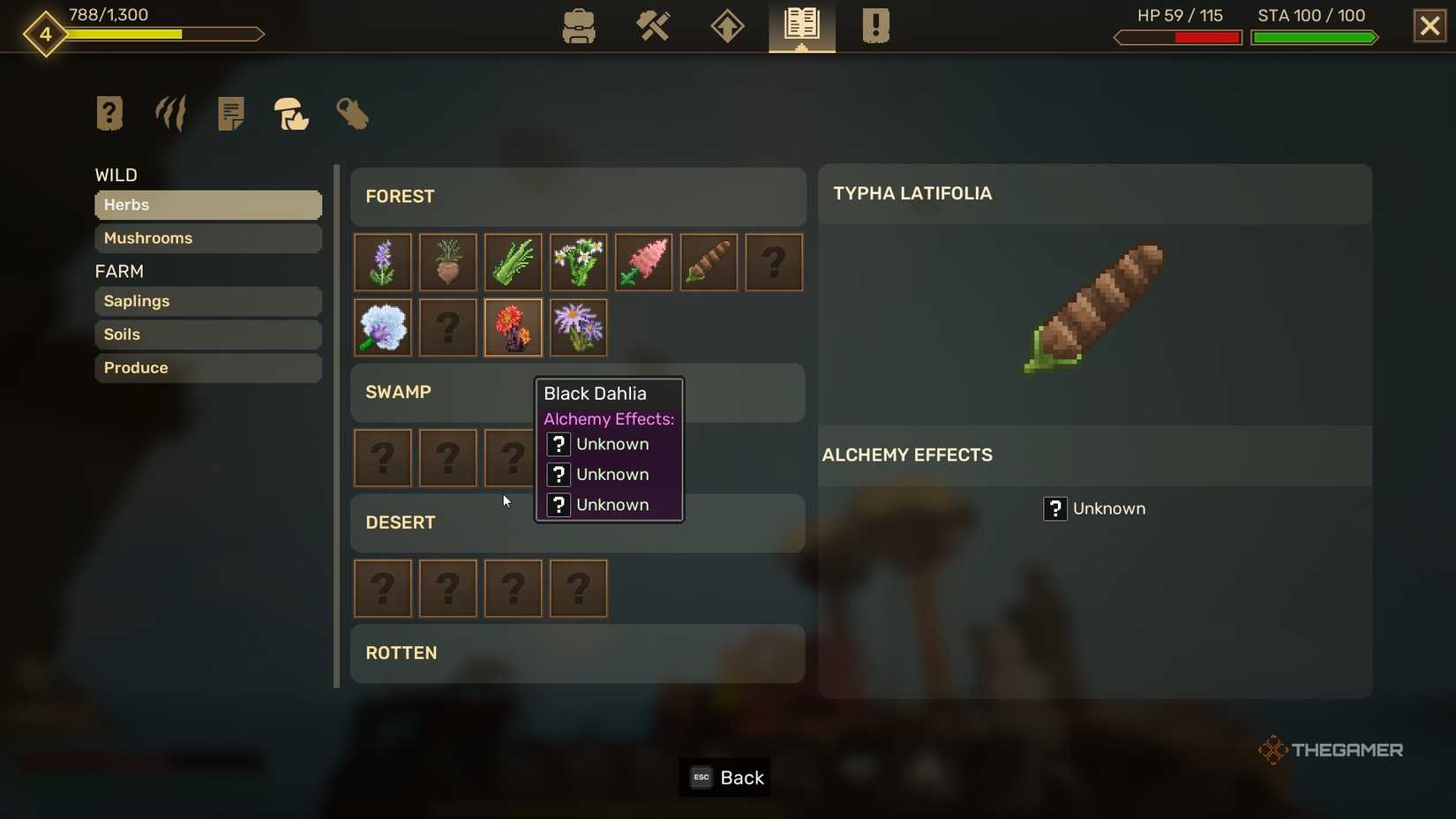Select the mushroom foraging category icon
The height and width of the screenshot is (819, 1456).
coord(291,115)
